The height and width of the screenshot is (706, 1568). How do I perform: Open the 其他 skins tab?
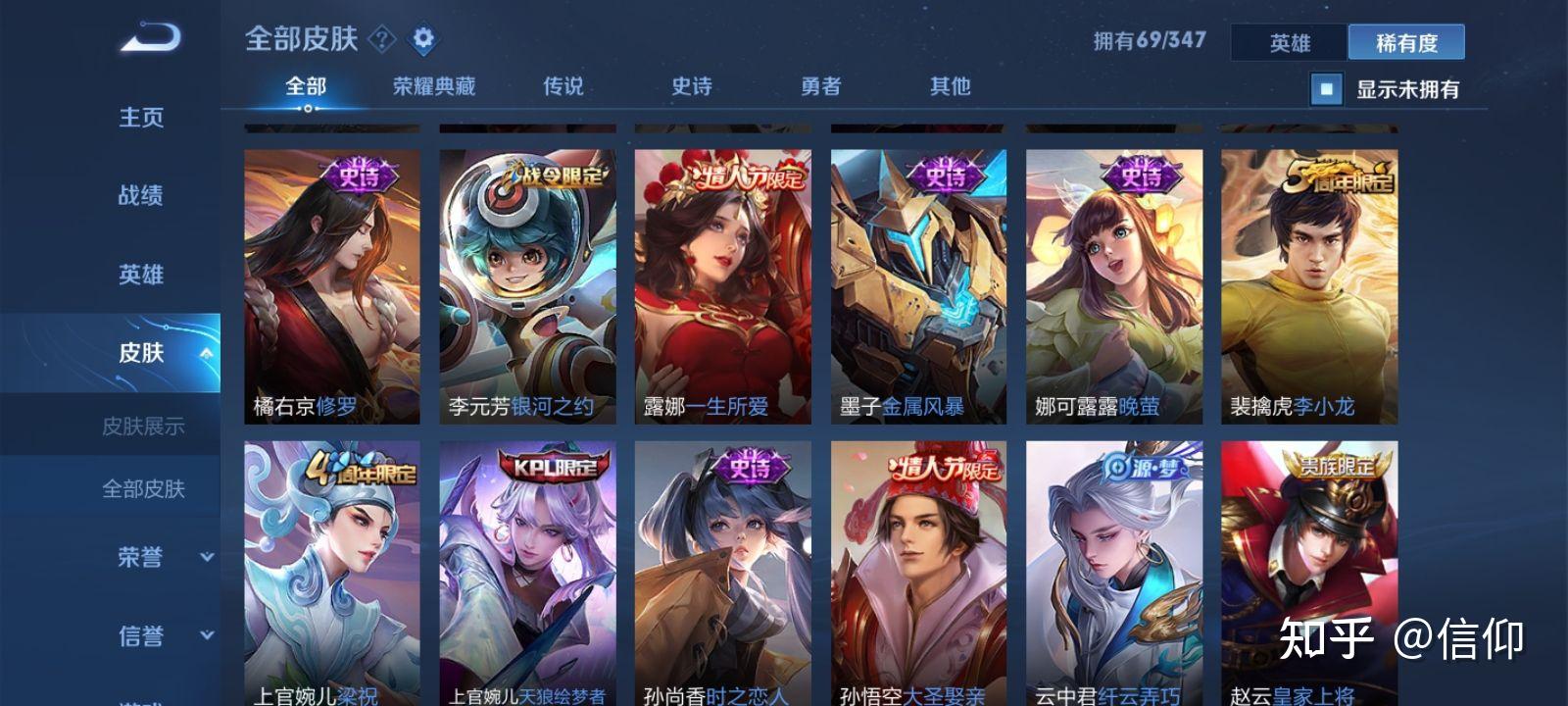pyautogui.click(x=947, y=86)
